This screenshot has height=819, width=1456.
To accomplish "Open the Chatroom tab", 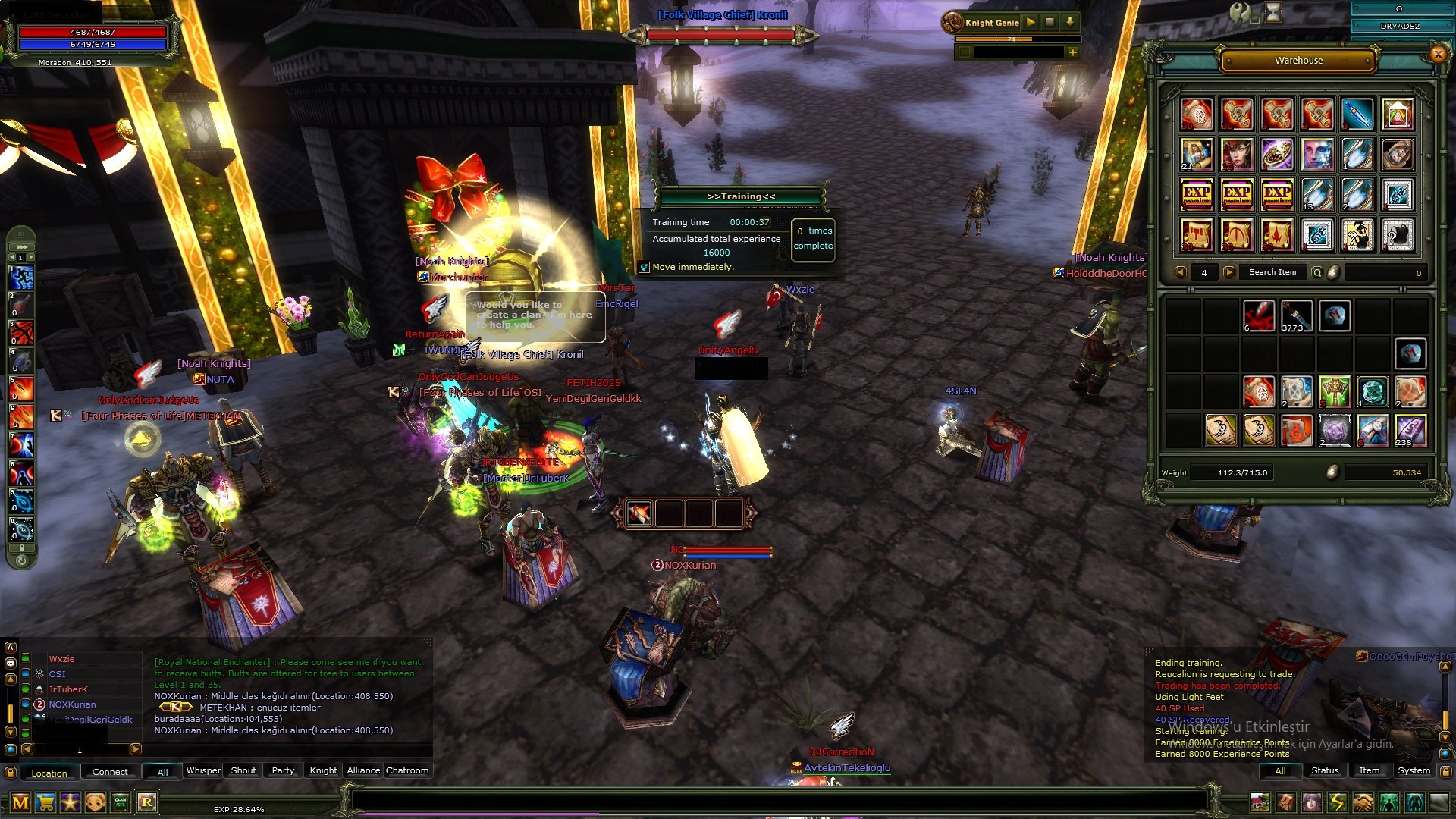I will pyautogui.click(x=407, y=770).
